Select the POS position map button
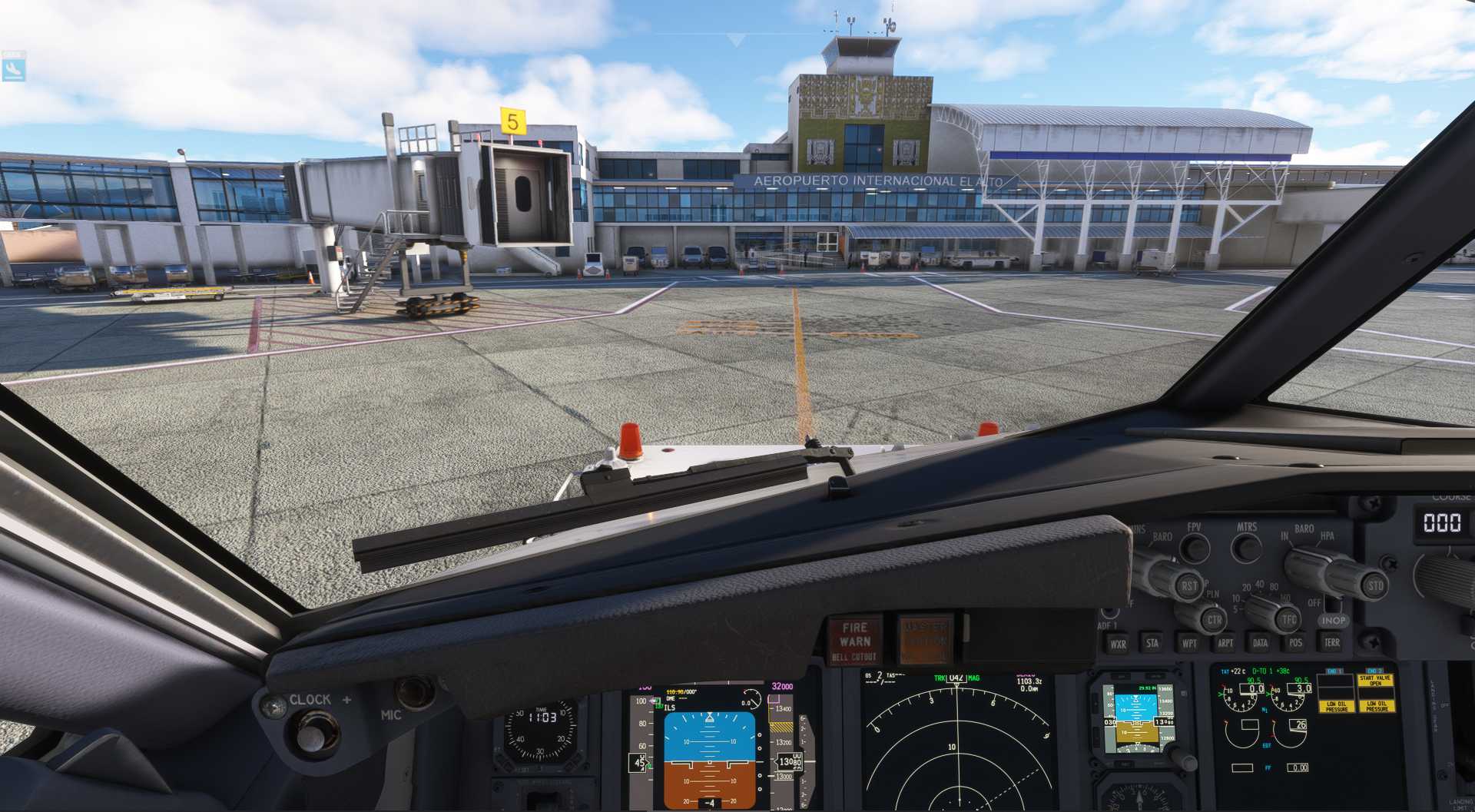Viewport: 1475px width, 812px height. tap(1296, 642)
